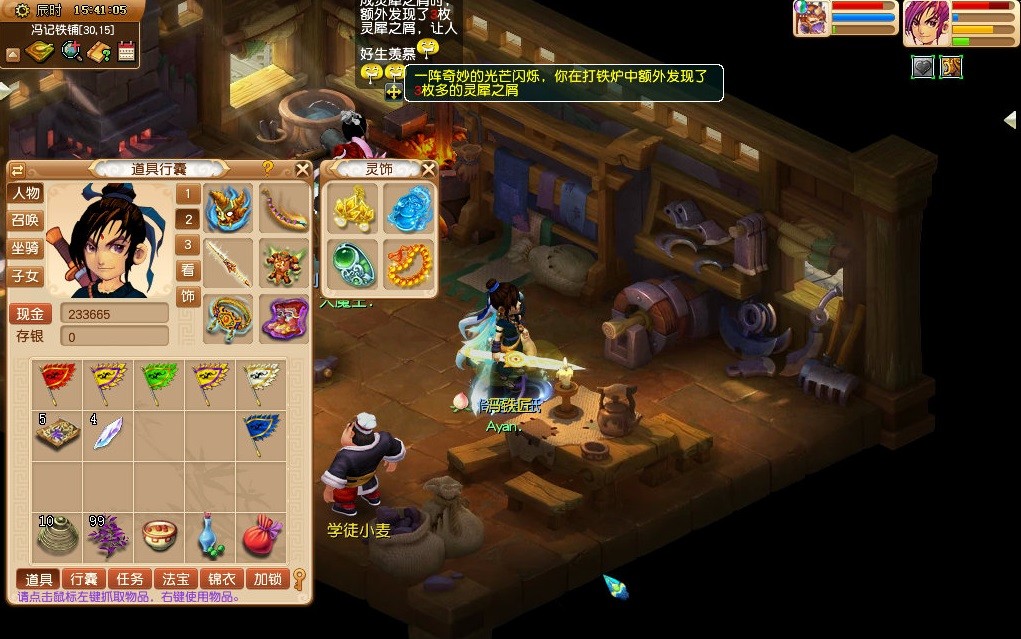Click the 饰 accessory toggle button

(188, 296)
